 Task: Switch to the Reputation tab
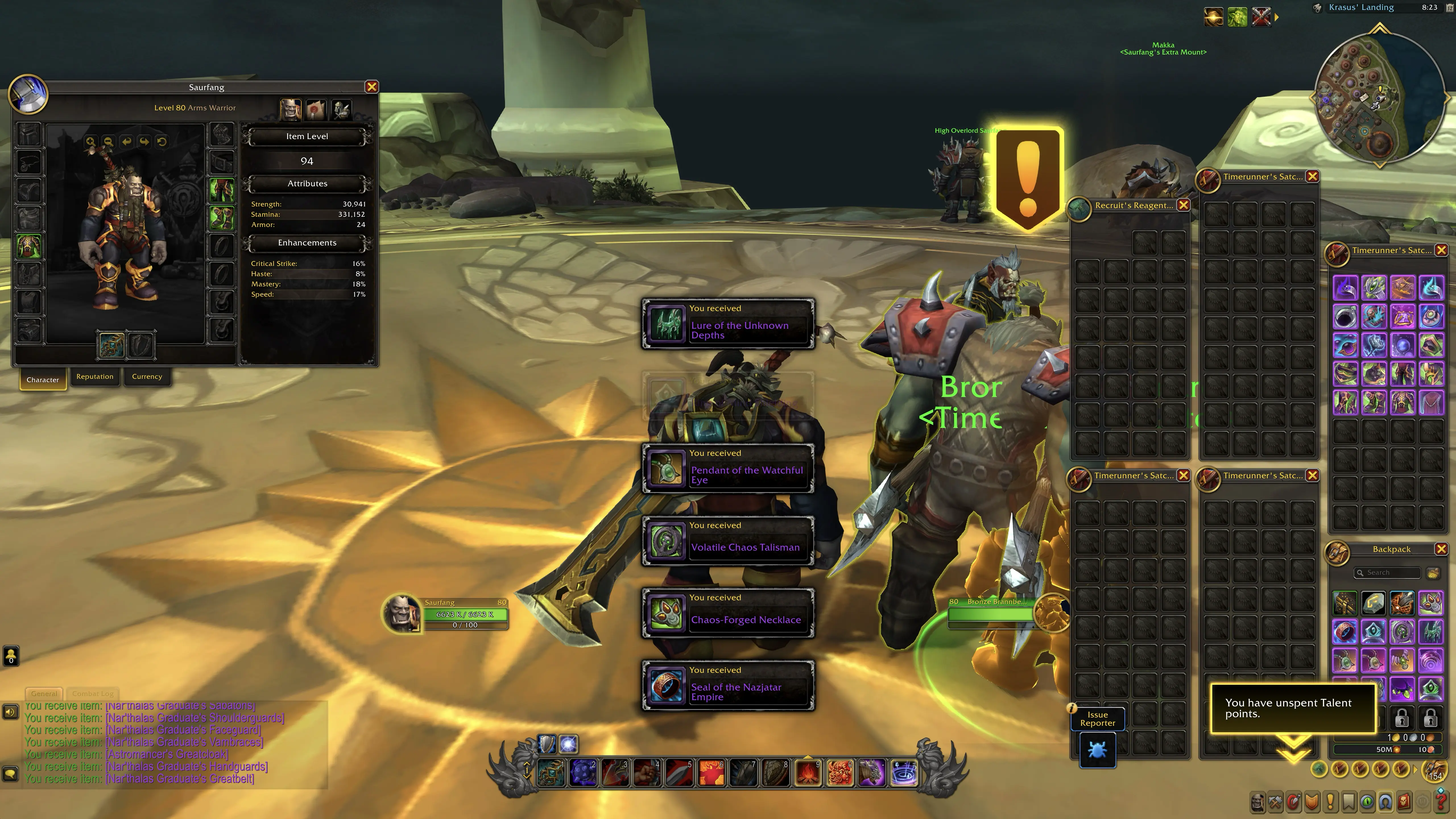pos(95,377)
